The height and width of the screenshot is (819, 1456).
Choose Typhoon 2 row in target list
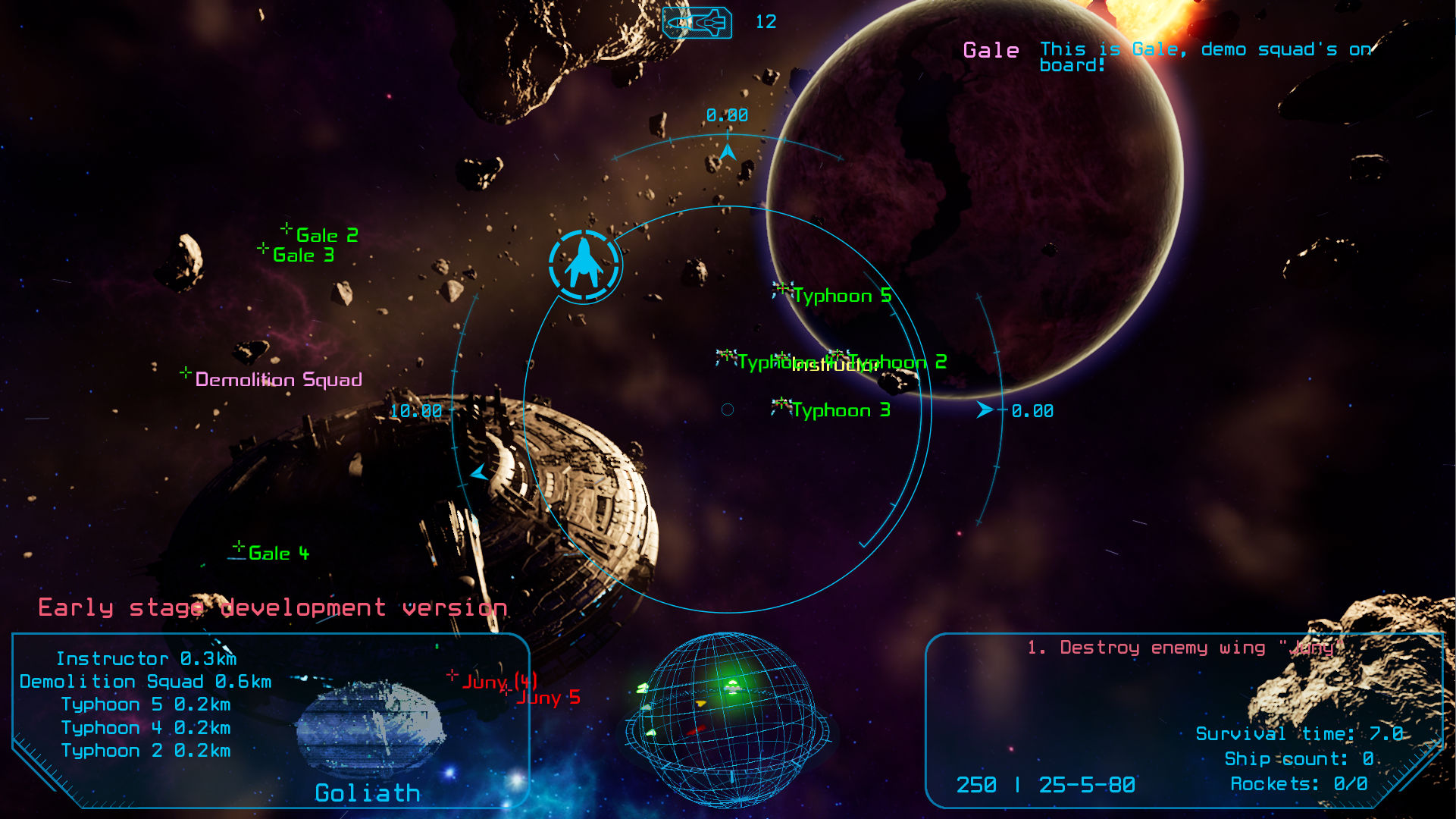(x=146, y=751)
